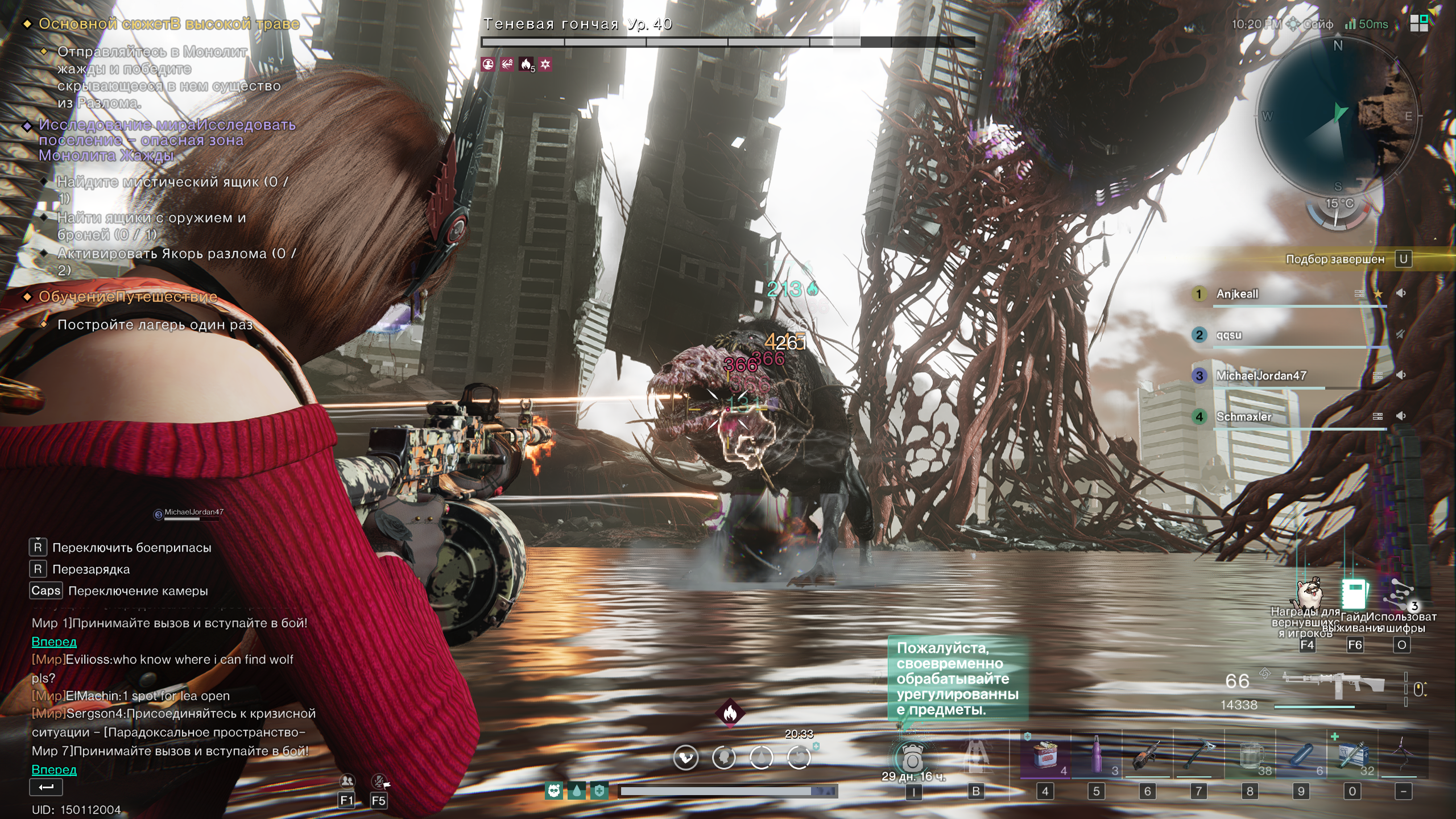1456x819 pixels.
Task: Open the returning players rewards icon
Action: click(x=1308, y=594)
